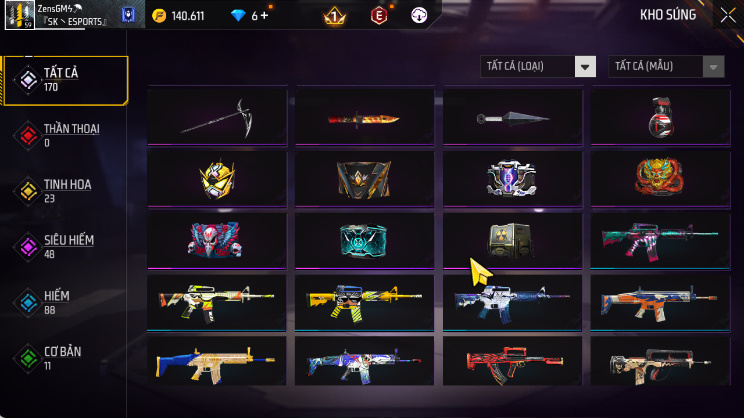Select the red dragon skin item
The image size is (744, 418).
tap(660, 178)
